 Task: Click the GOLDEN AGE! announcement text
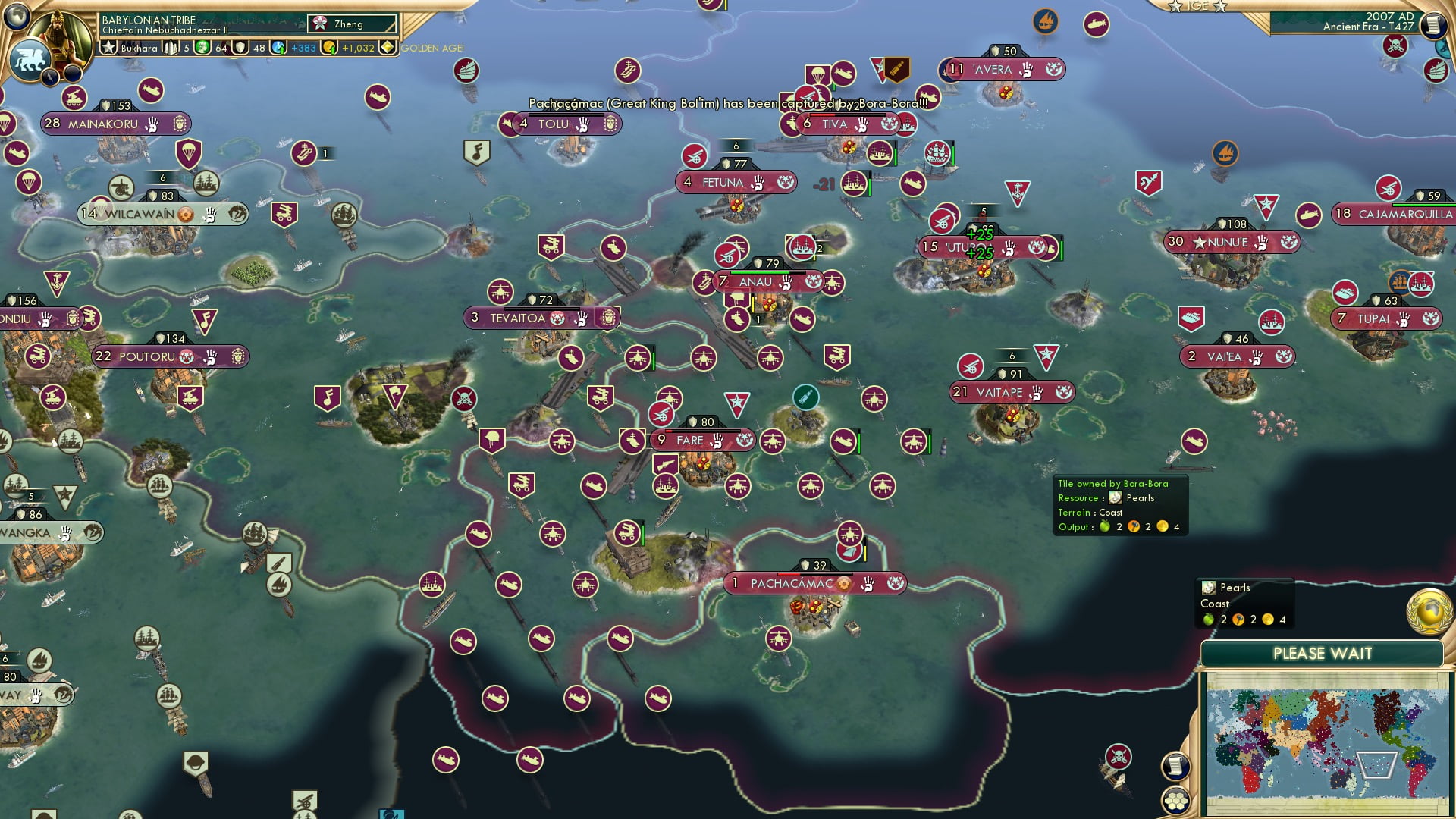tap(432, 48)
